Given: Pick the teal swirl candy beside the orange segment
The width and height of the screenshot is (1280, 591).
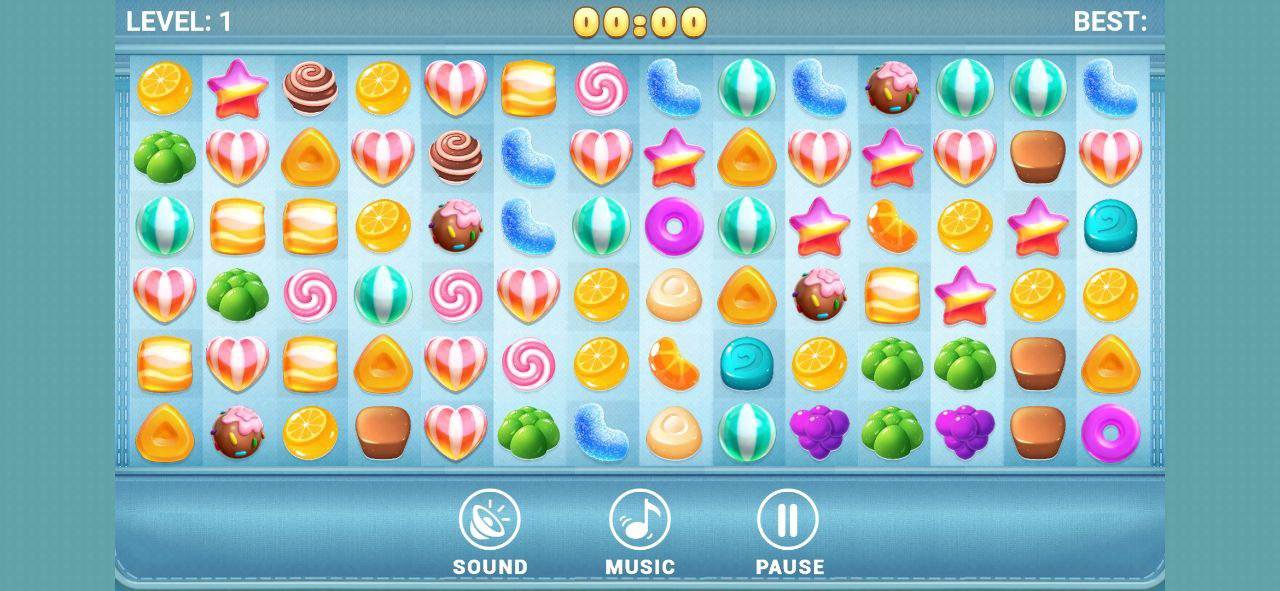Looking at the screenshot, I should click(x=747, y=363).
